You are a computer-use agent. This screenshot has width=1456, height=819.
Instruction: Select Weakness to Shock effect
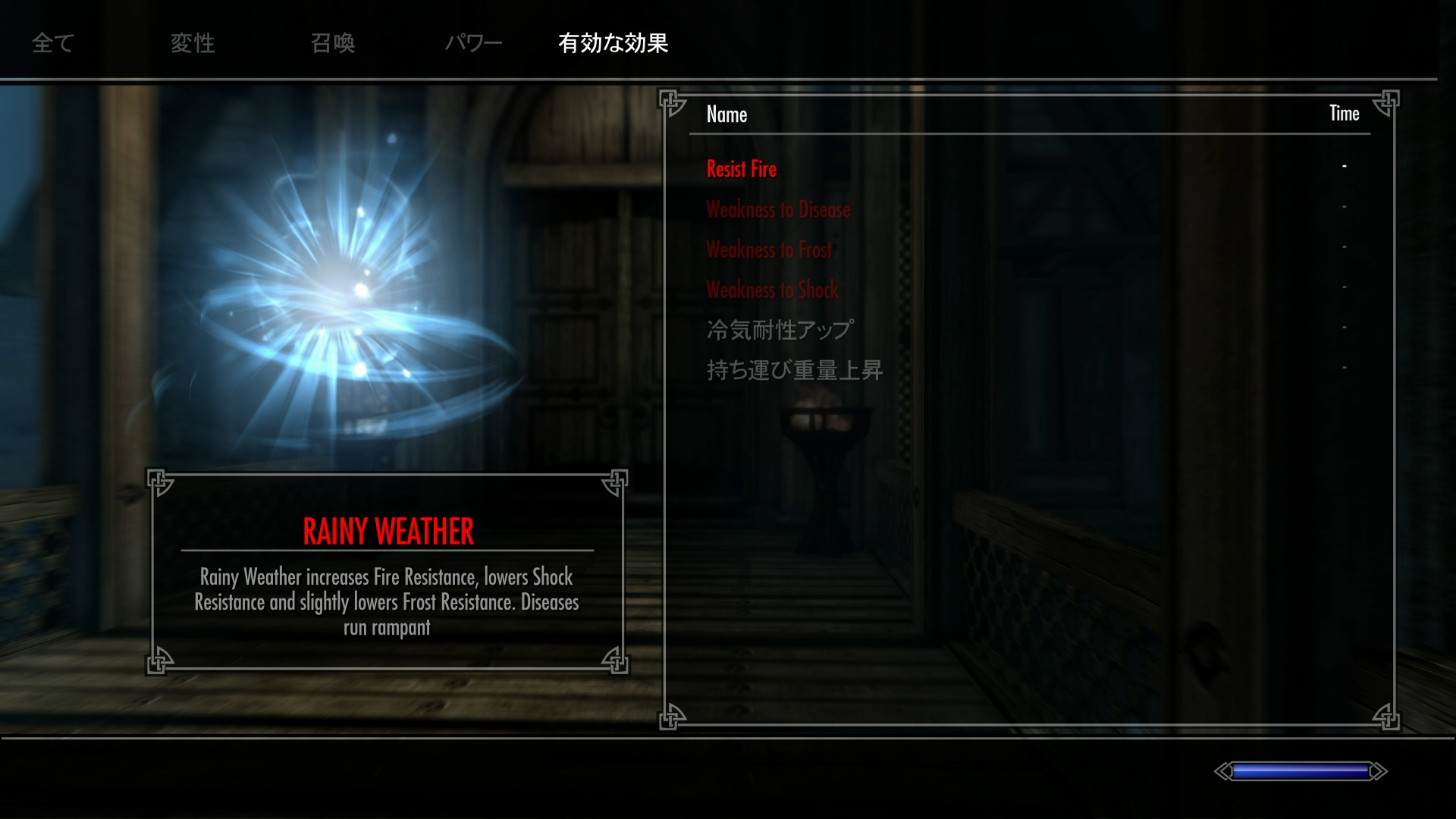pyautogui.click(x=772, y=290)
